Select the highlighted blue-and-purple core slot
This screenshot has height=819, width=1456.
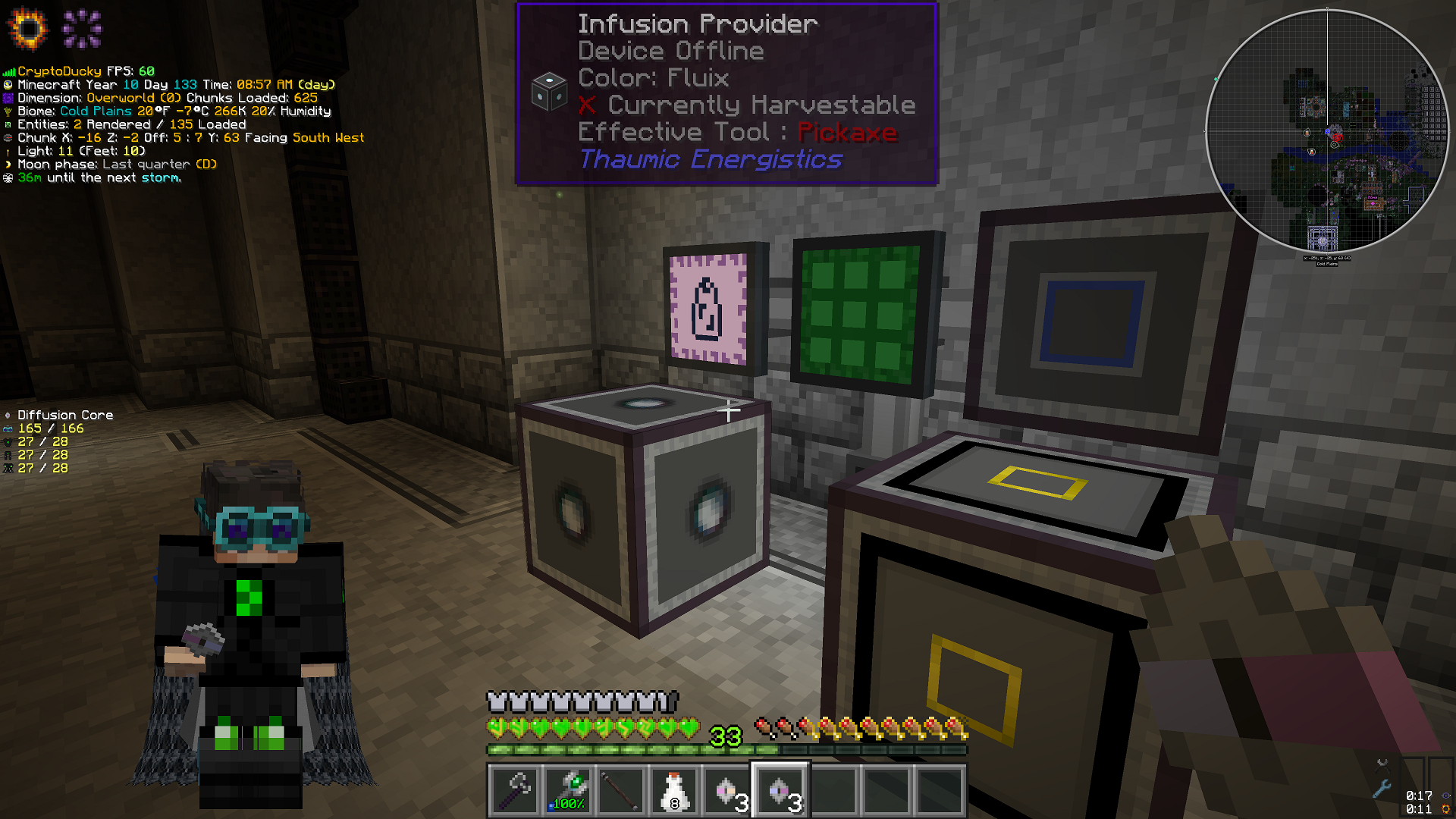(x=781, y=791)
